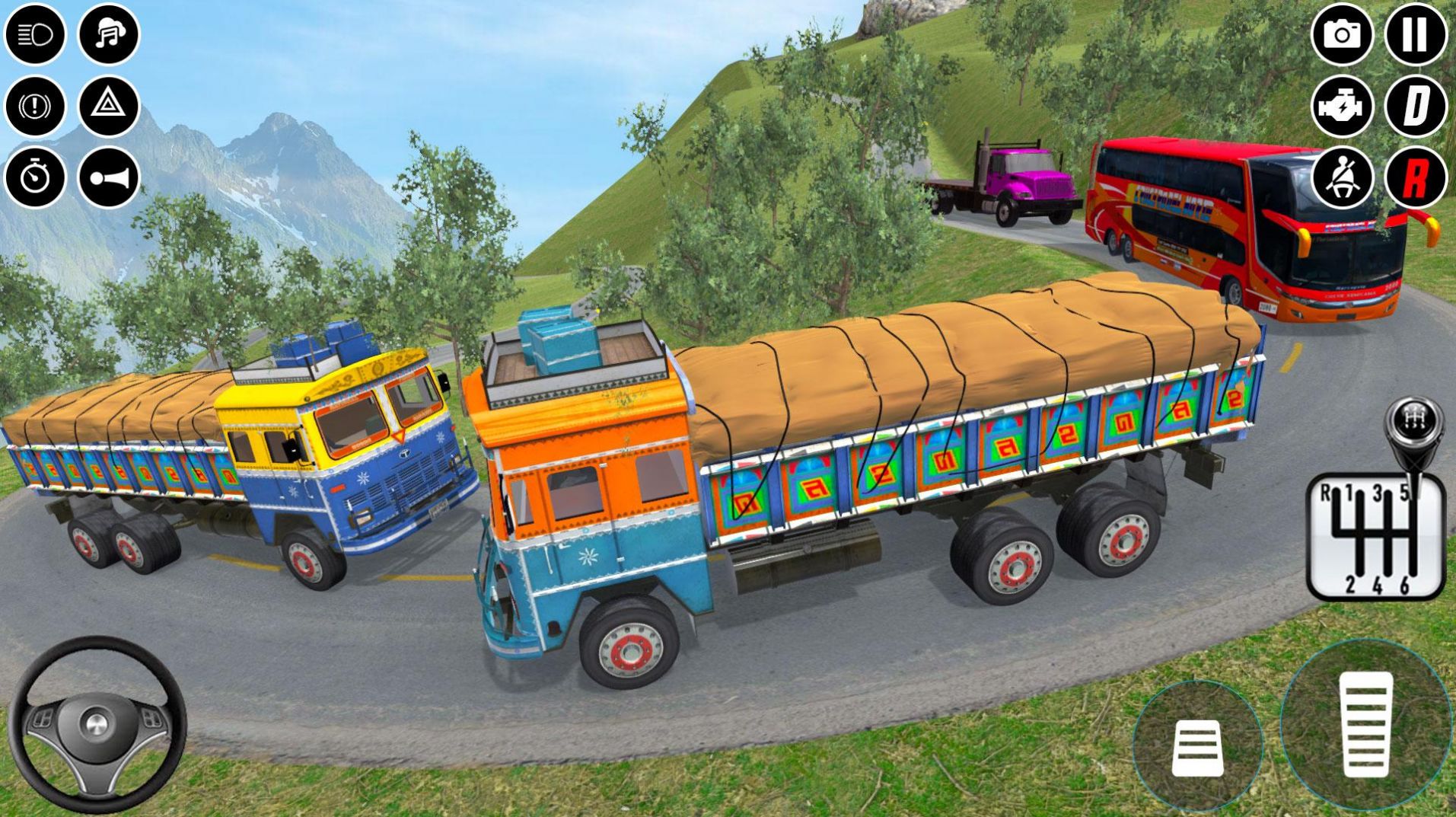
Task: Tap the accelerator gas pedal
Action: [x=1366, y=728]
